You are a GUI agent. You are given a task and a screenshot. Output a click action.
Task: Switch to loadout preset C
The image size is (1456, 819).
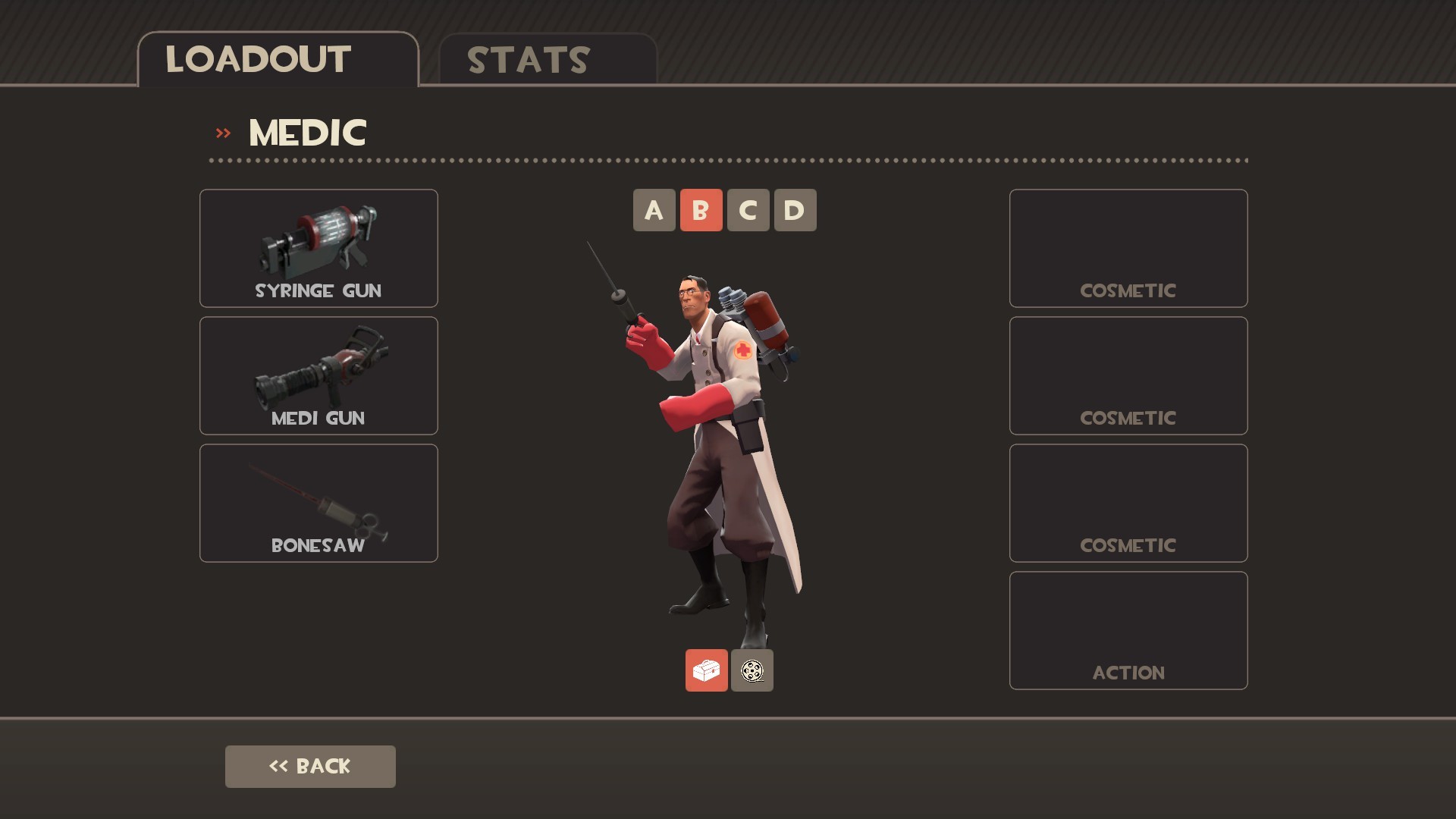coord(748,210)
